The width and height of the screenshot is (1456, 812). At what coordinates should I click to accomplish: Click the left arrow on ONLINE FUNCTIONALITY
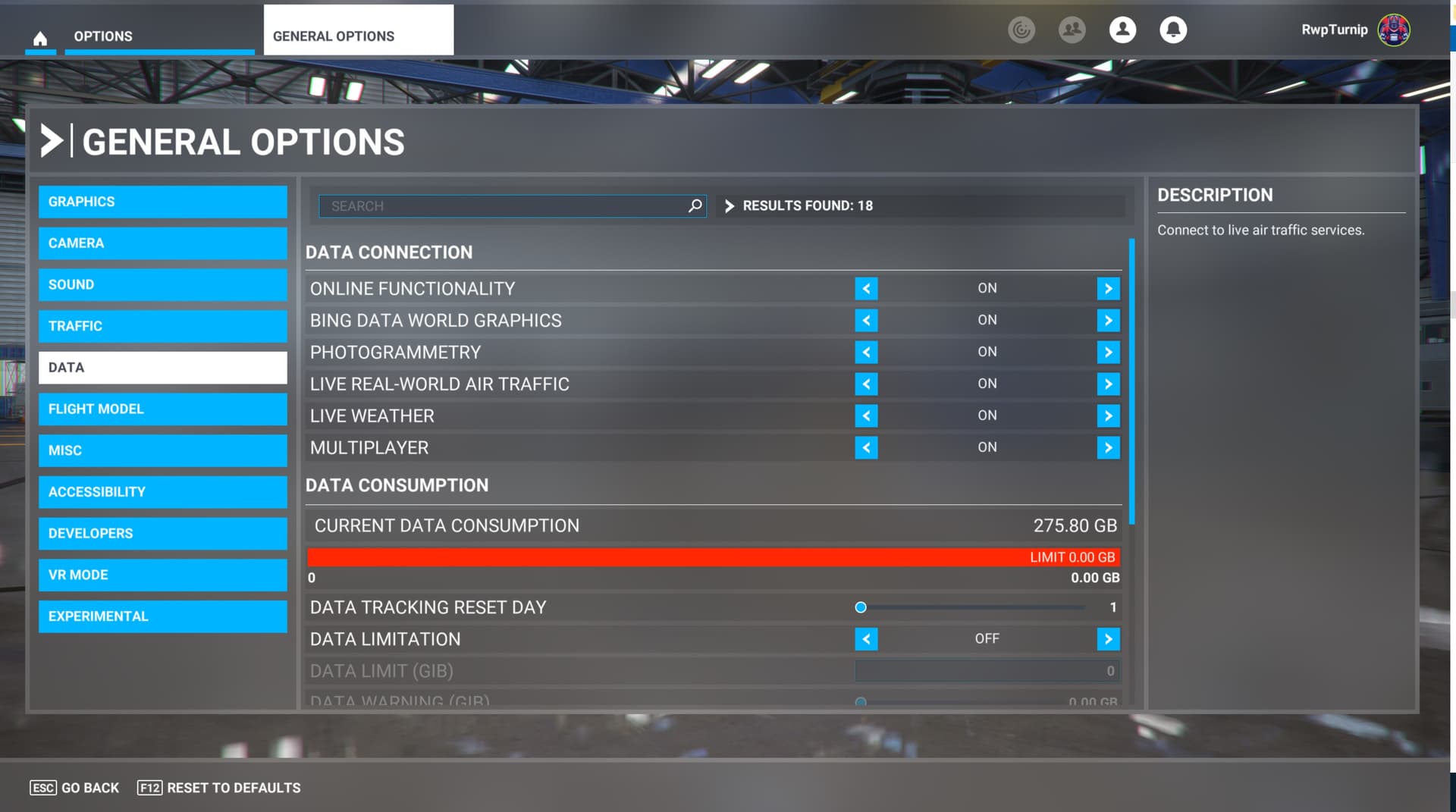point(867,288)
